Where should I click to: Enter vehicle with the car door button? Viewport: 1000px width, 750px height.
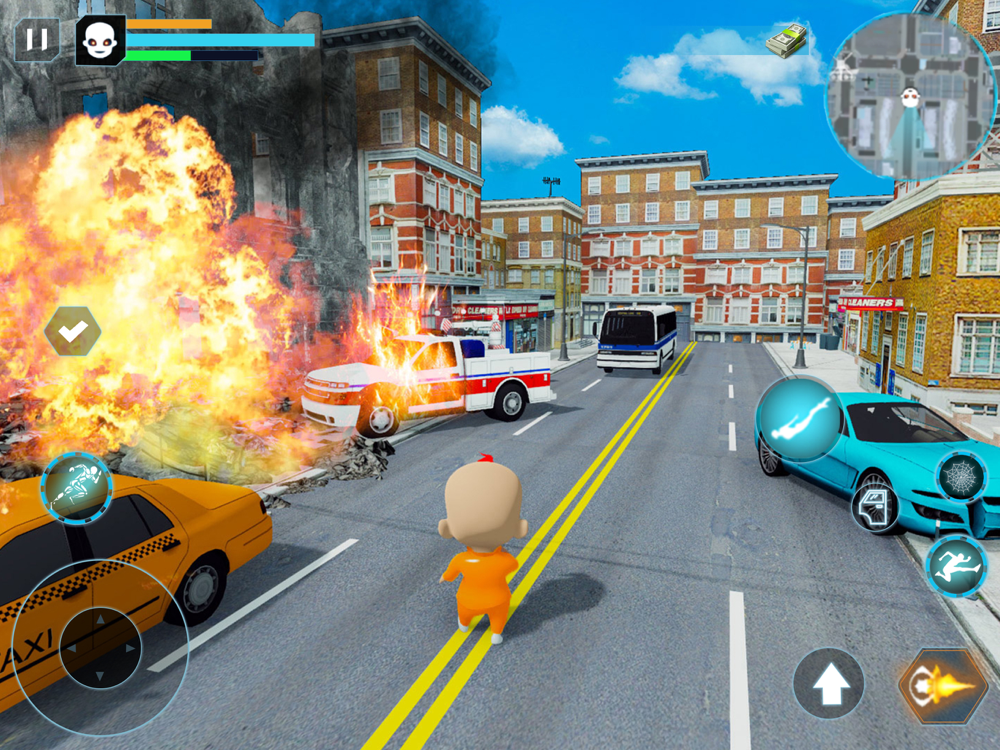(875, 508)
